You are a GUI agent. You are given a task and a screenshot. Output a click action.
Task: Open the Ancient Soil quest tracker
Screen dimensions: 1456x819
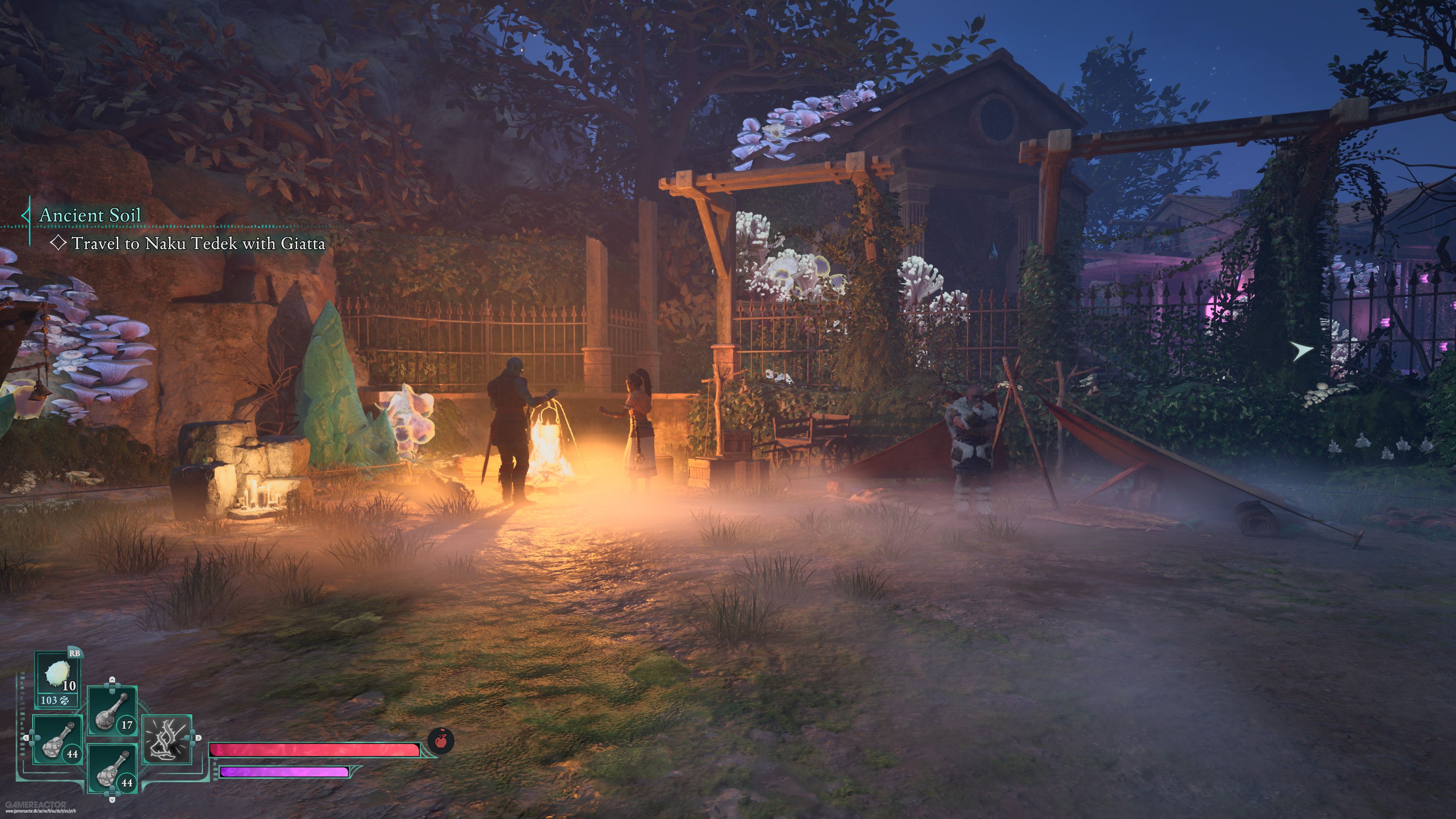point(90,215)
